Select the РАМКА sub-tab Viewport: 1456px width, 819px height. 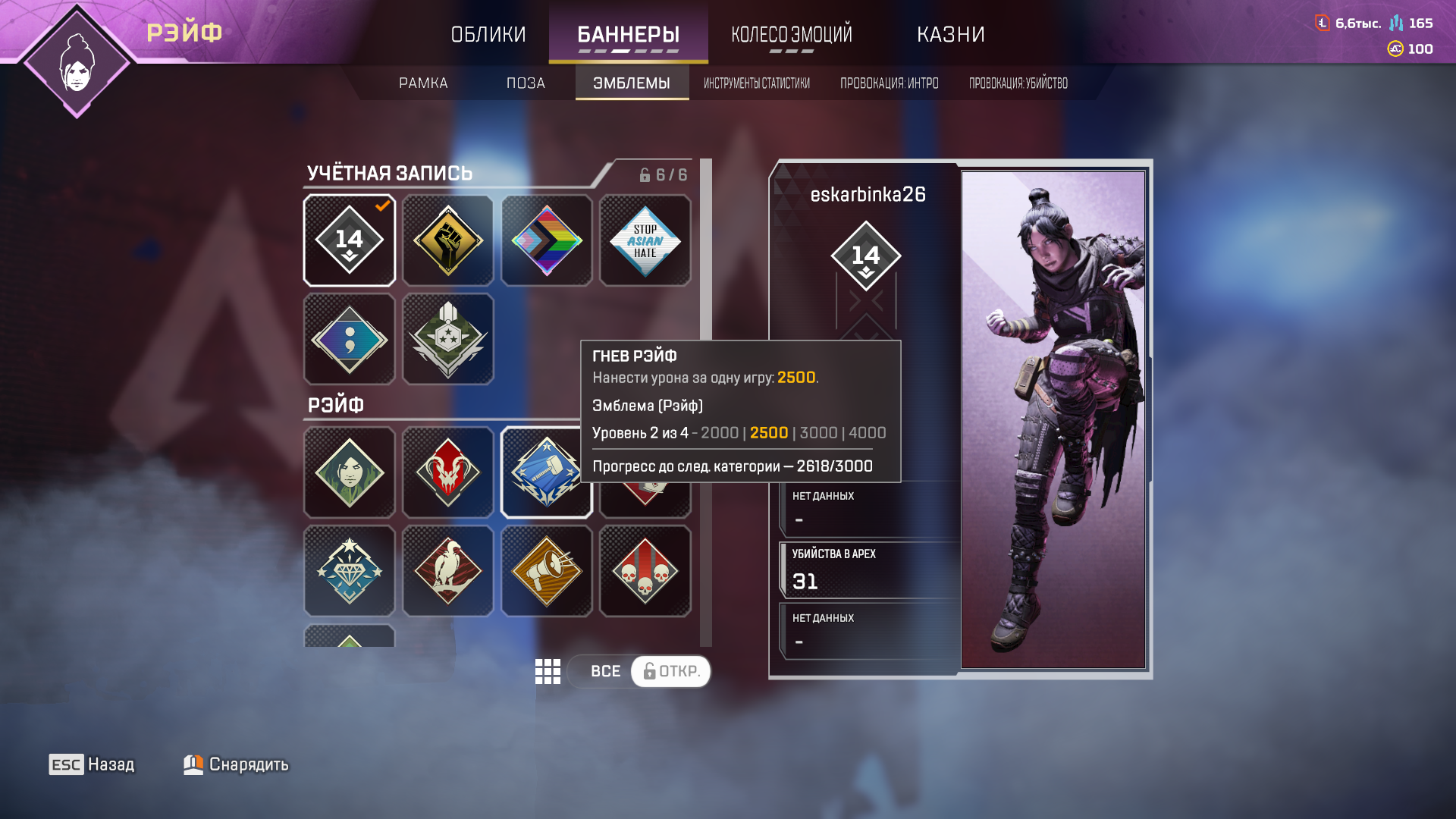tap(423, 83)
